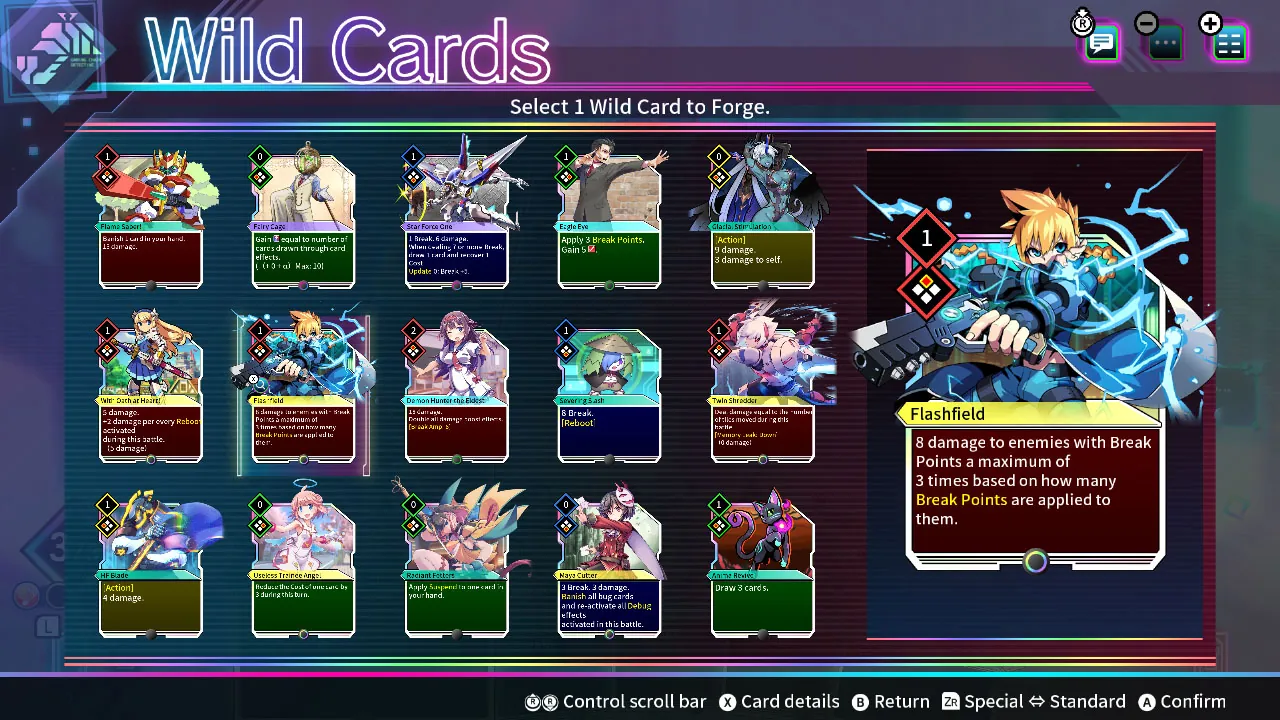The image size is (1280, 720).
Task: Toggle the green dot under Severing Slash card
Action: (609, 459)
